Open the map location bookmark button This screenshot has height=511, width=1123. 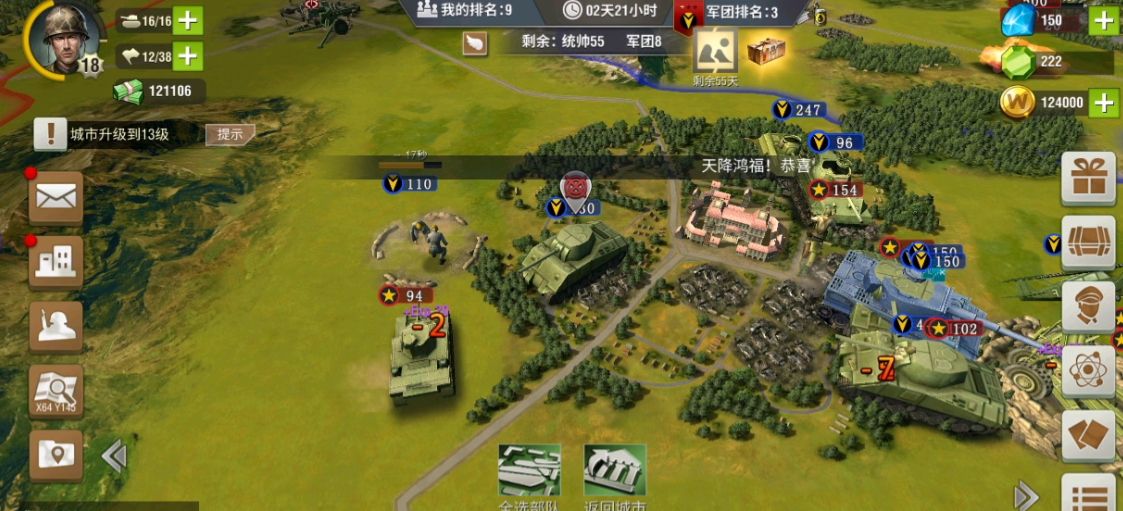pyautogui.click(x=56, y=455)
